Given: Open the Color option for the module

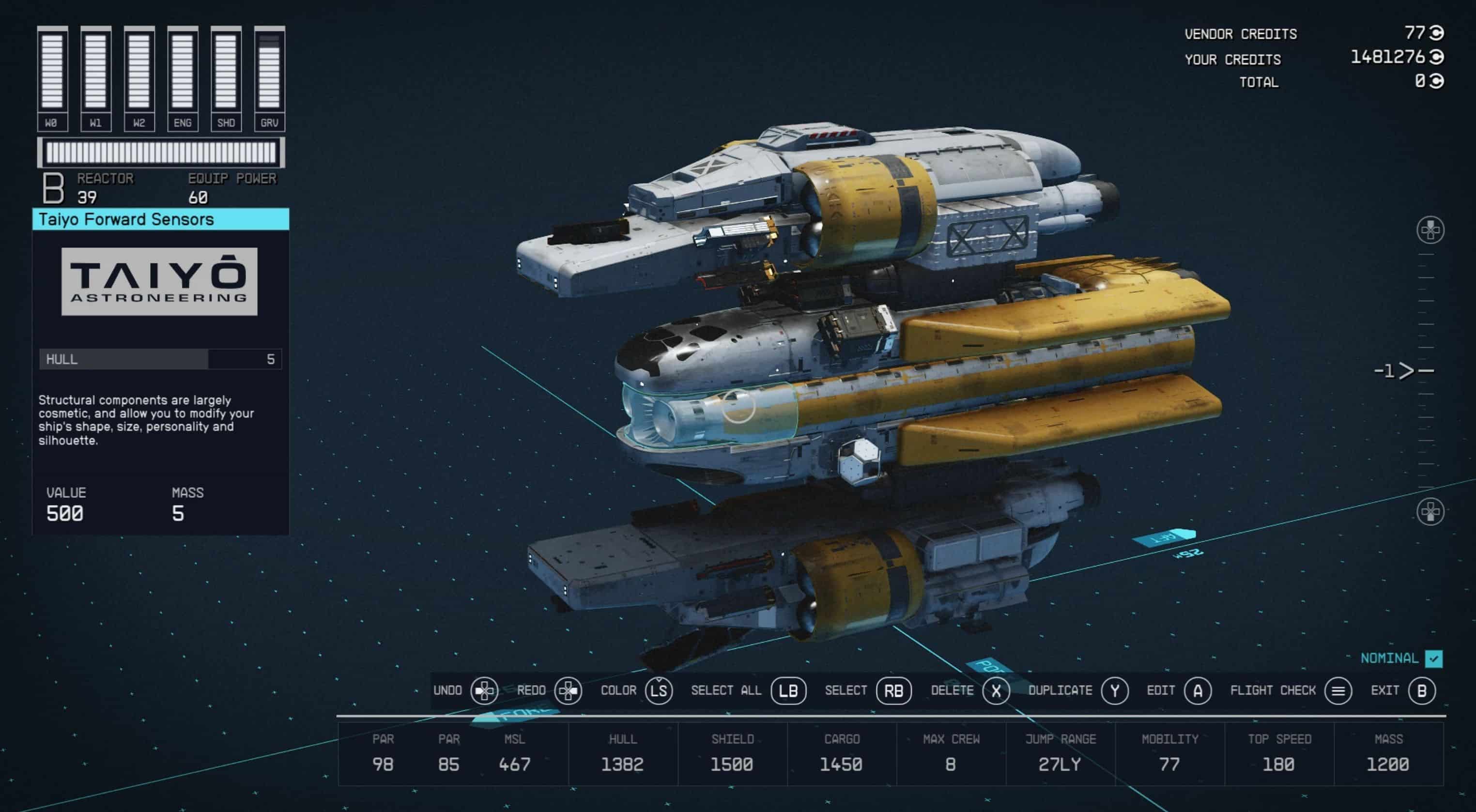Looking at the screenshot, I should pyautogui.click(x=659, y=690).
